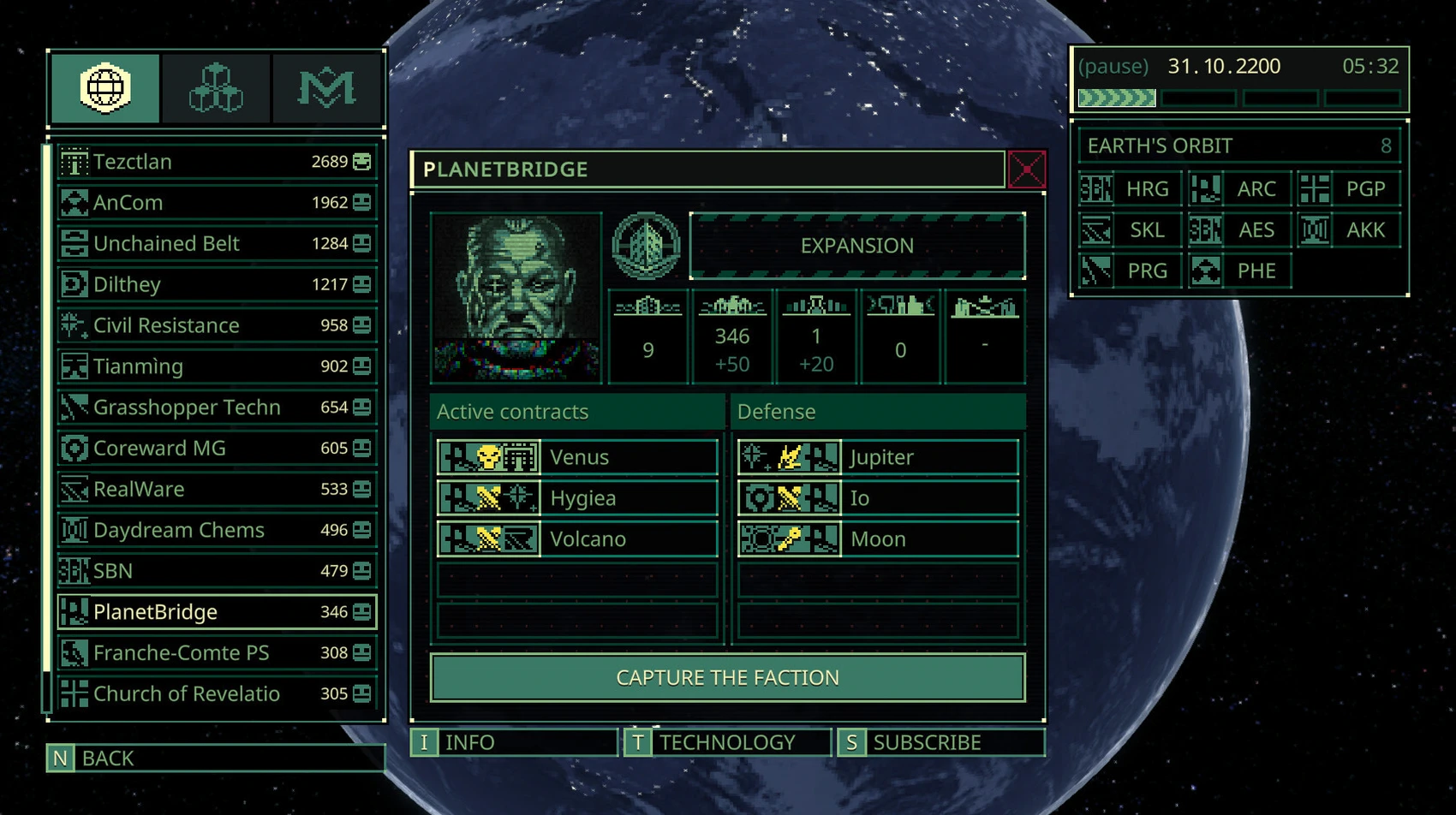
Task: Select the Daydream Chems faction row
Action: [216, 530]
